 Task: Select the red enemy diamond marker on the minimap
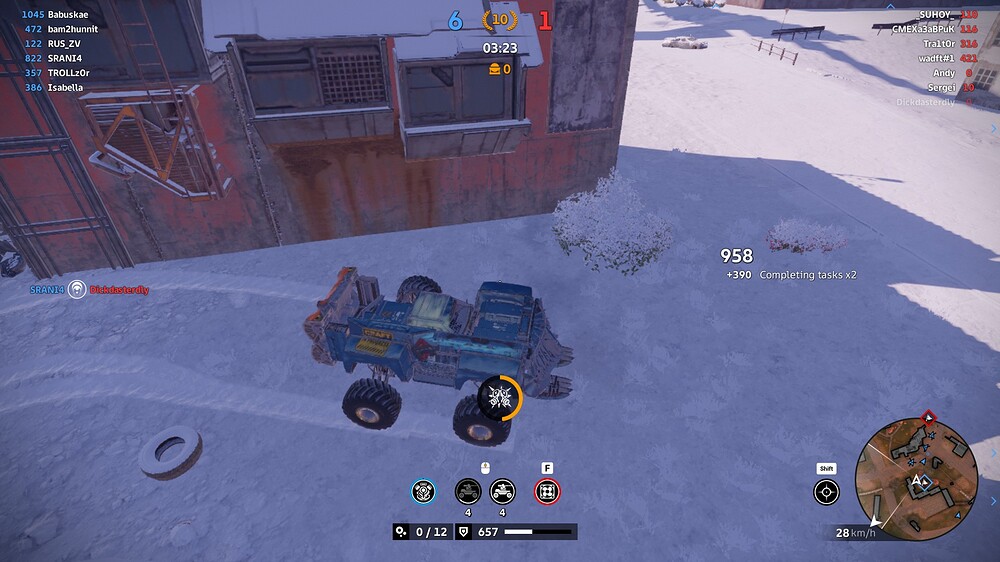click(x=929, y=416)
